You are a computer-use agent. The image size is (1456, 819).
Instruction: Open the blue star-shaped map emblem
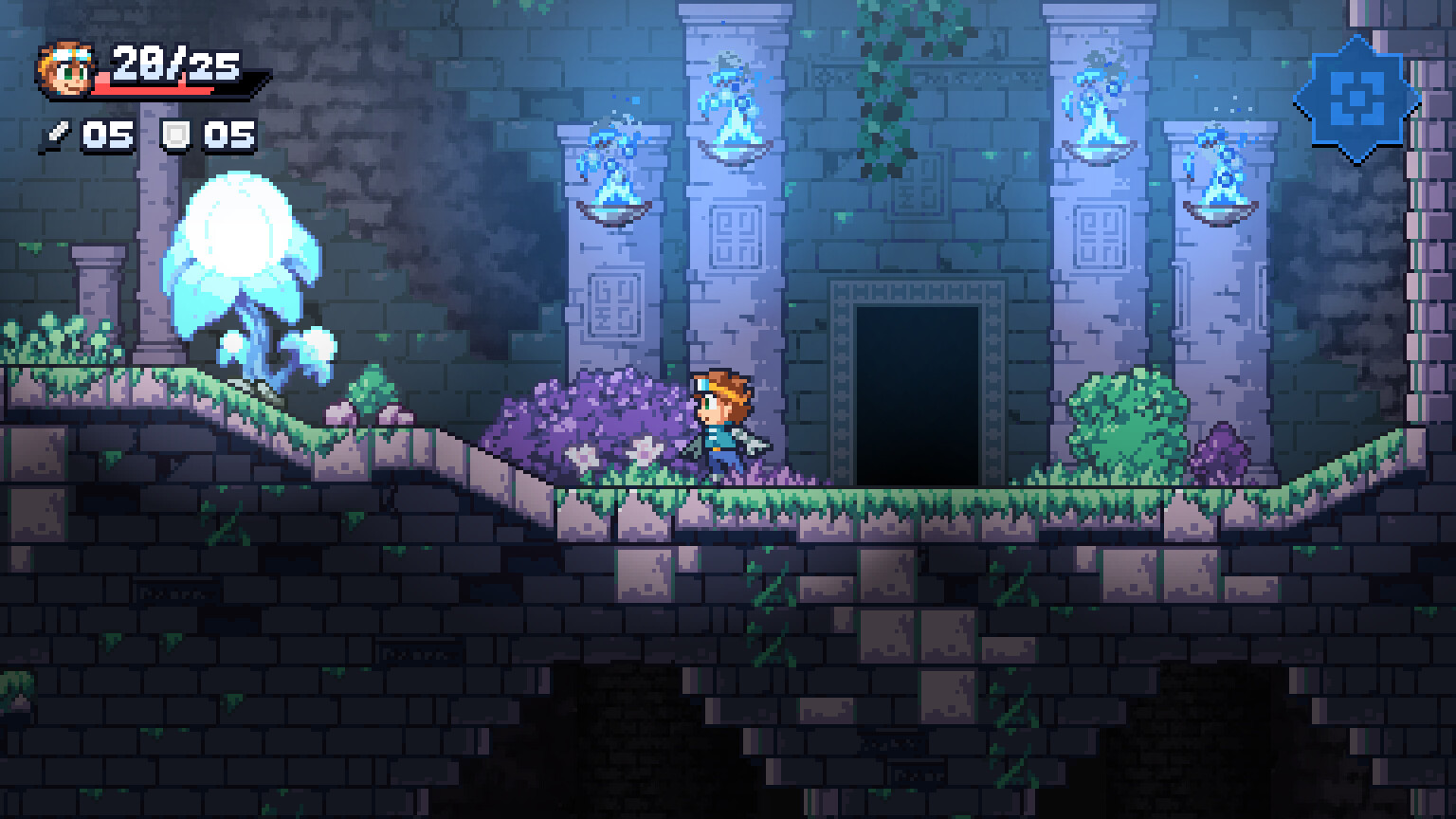pos(1356,98)
